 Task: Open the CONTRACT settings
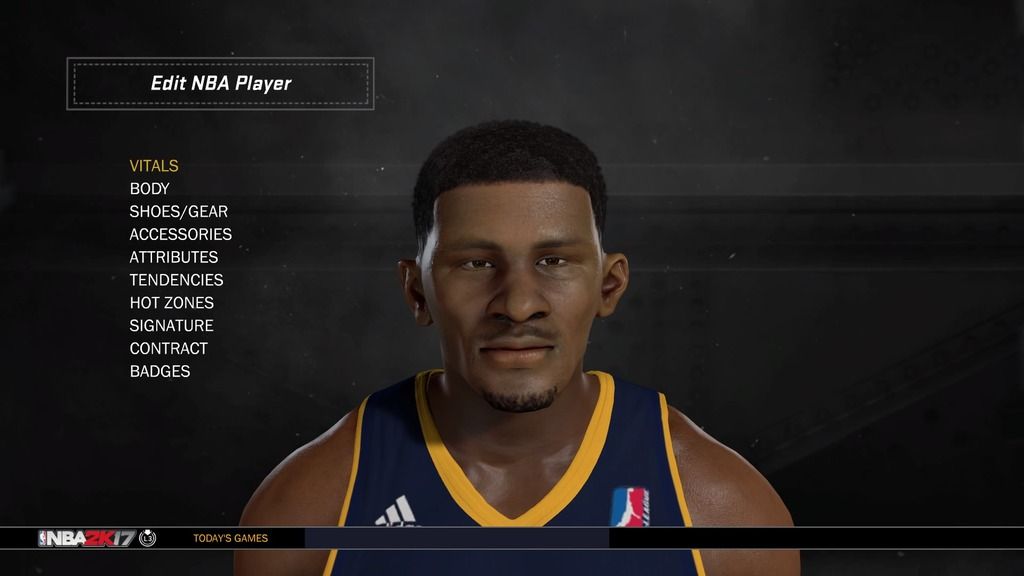(x=168, y=349)
